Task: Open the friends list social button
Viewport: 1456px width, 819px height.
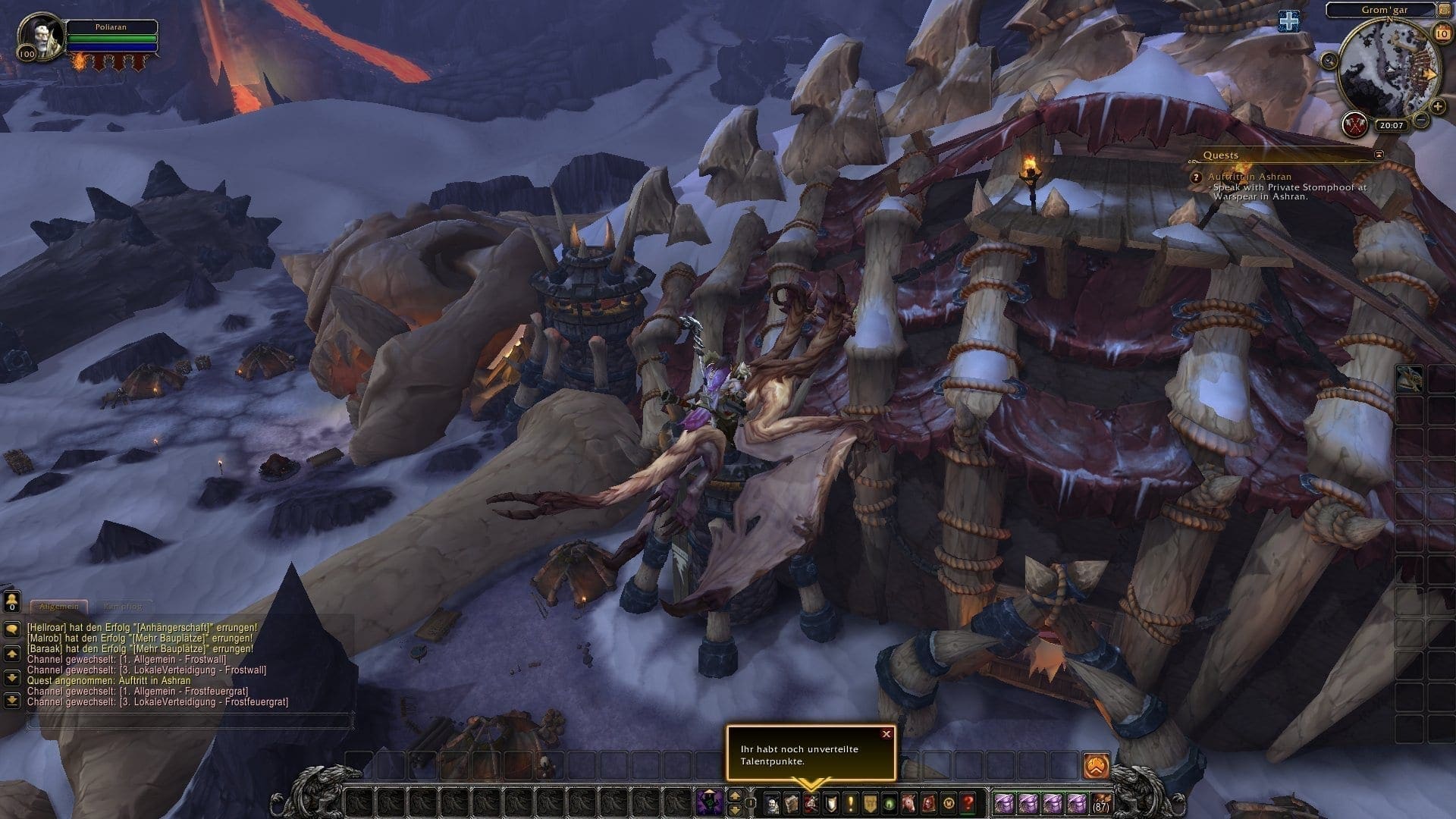Action: coord(12,601)
